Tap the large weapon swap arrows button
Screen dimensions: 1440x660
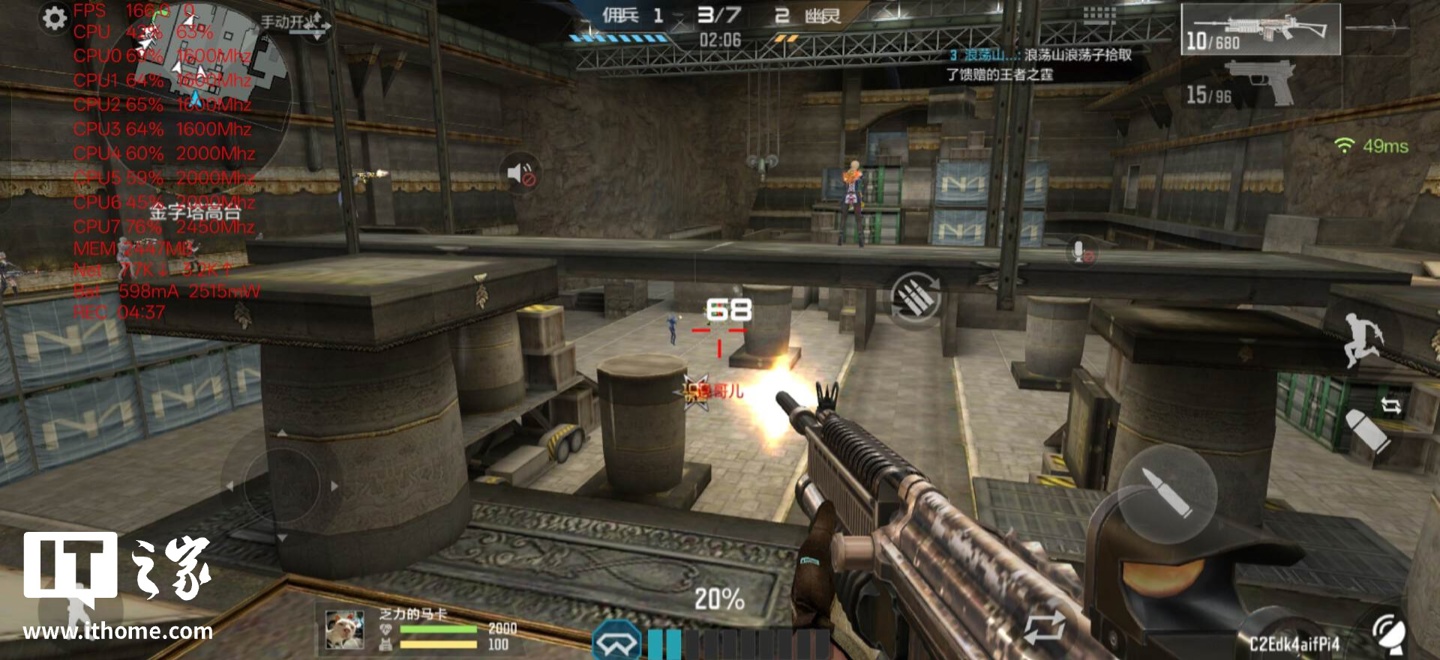pos(1043,628)
